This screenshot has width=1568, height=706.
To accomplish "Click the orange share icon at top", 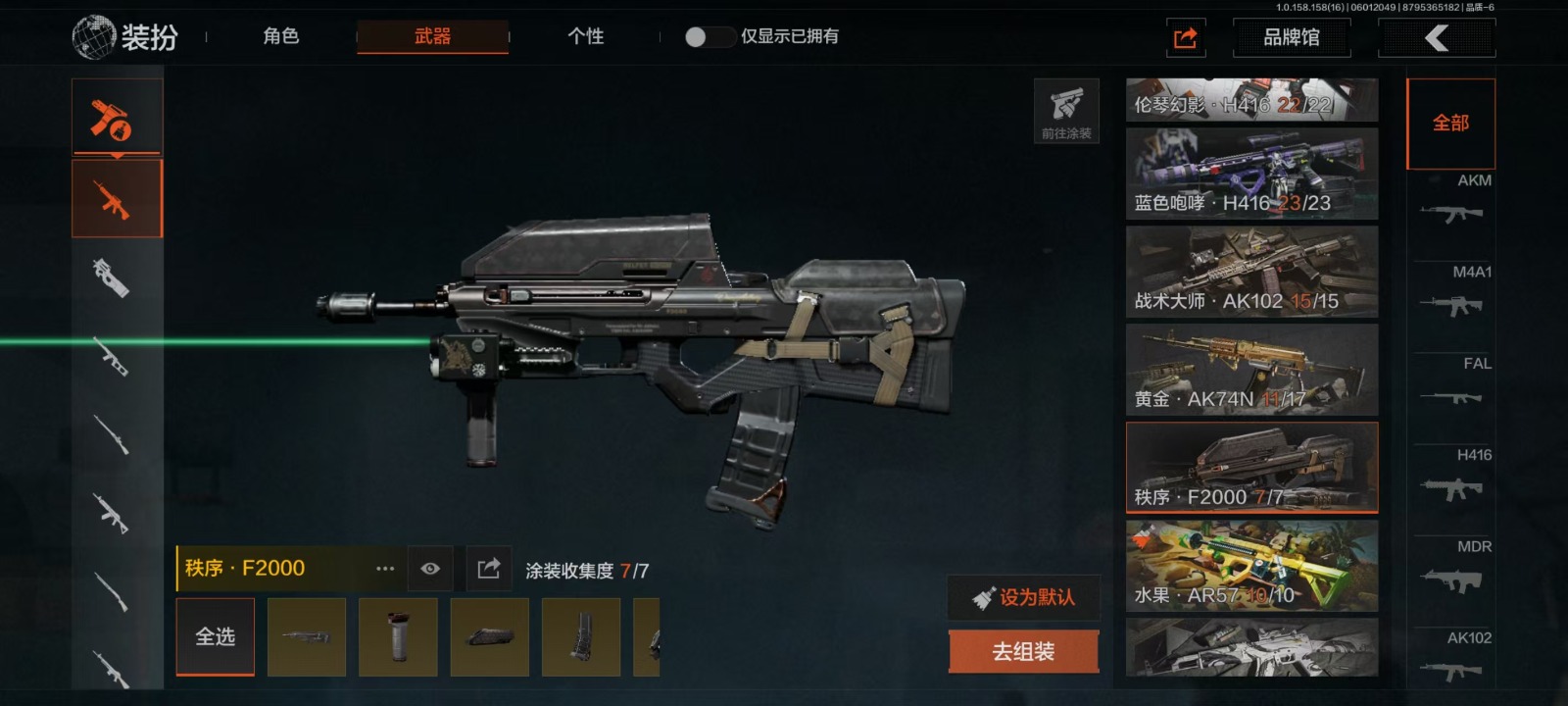I will tap(1185, 38).
